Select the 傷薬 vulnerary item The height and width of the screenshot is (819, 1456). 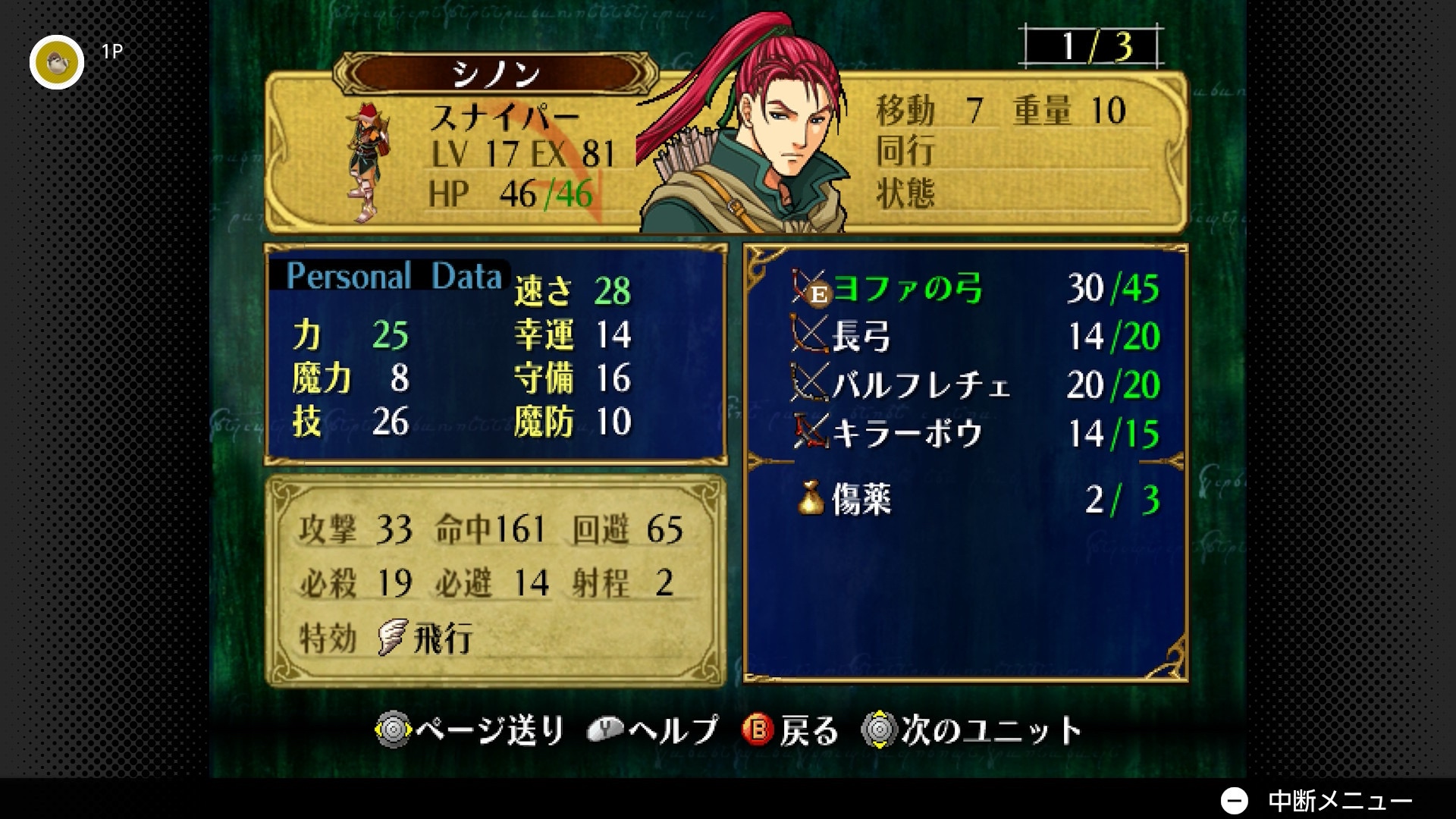(861, 500)
